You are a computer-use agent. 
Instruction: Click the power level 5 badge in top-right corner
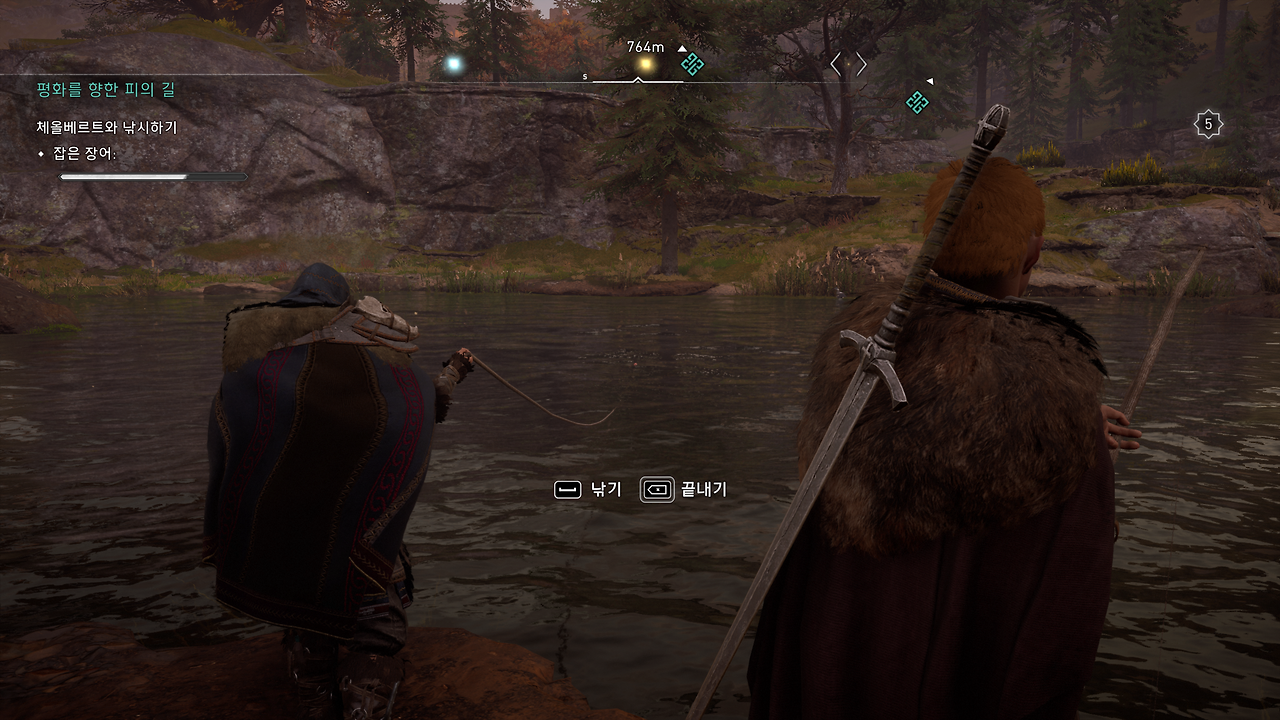(x=1207, y=123)
